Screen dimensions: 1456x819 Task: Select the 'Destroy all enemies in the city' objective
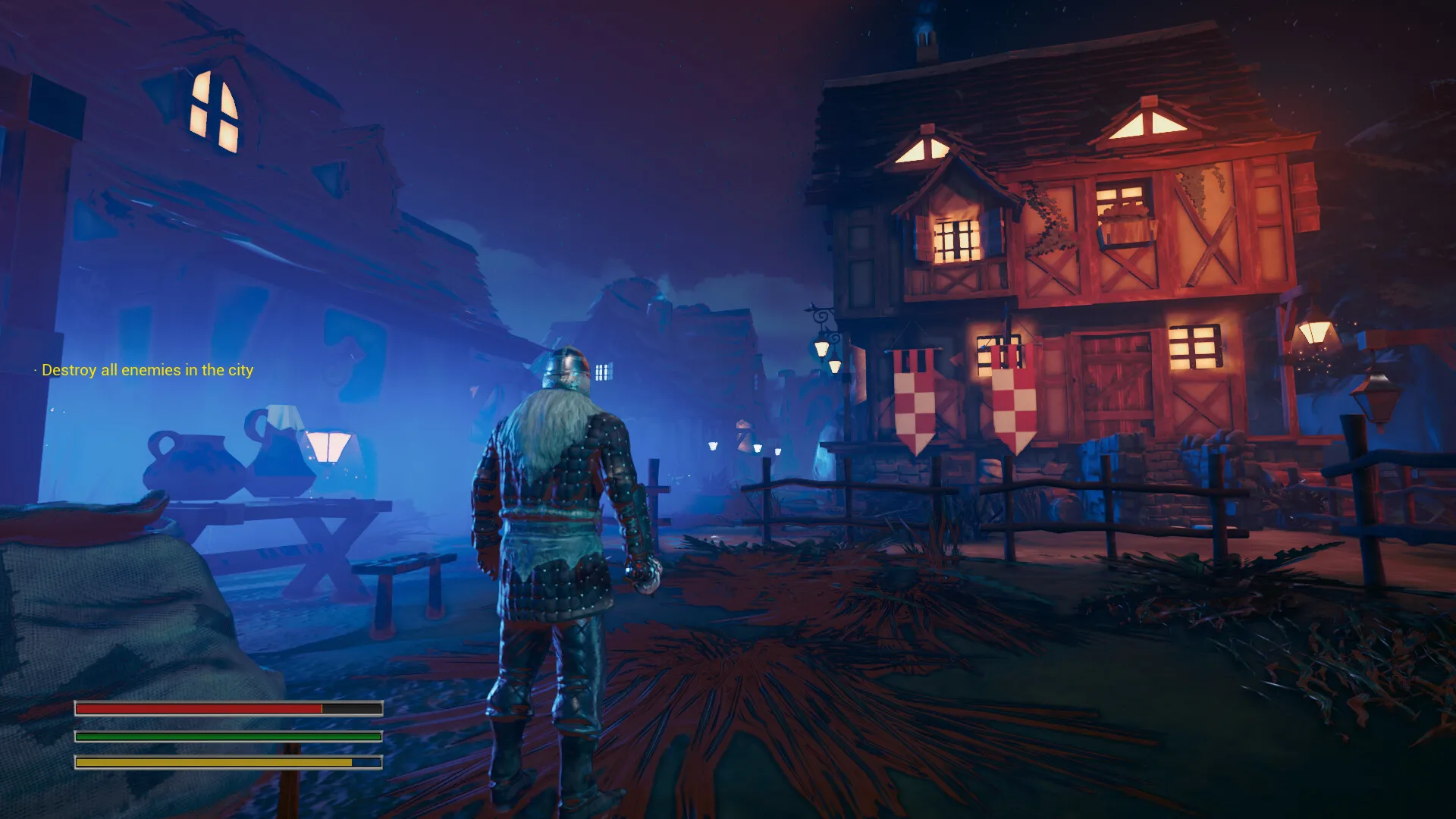coord(147,370)
